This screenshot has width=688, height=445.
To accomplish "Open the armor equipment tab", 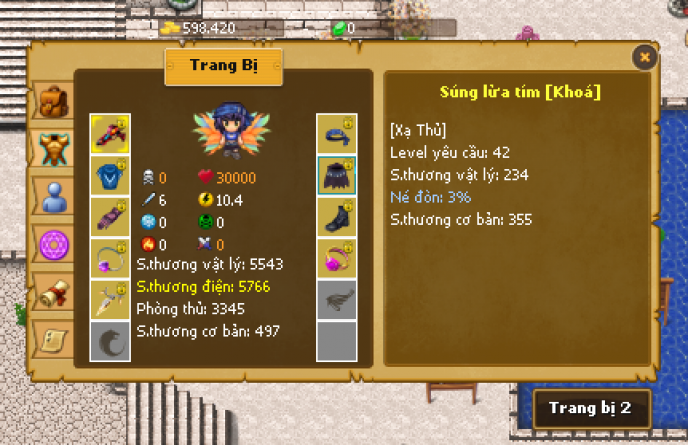I will 50,148.
